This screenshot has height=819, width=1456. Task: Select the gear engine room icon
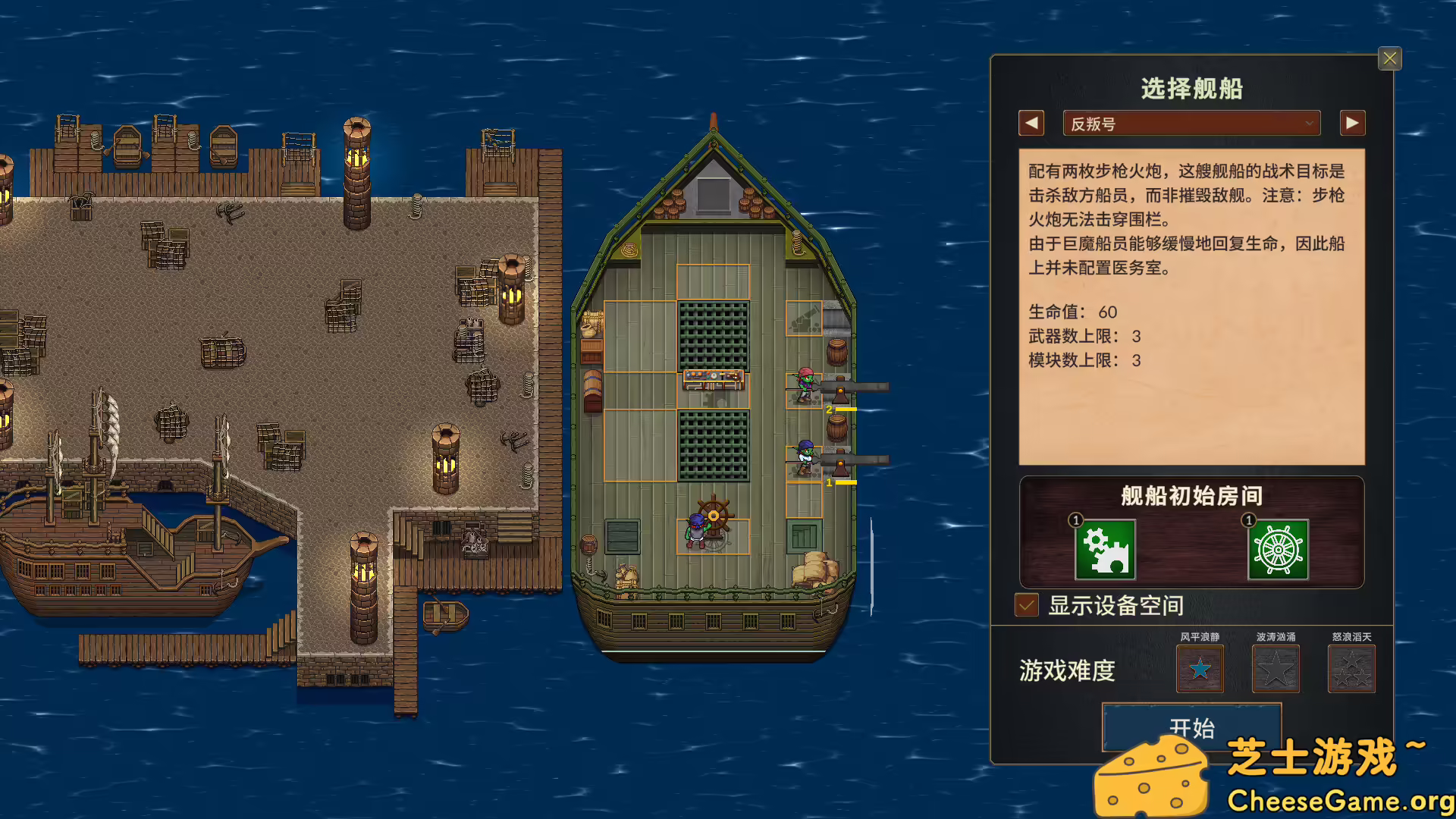(x=1104, y=551)
